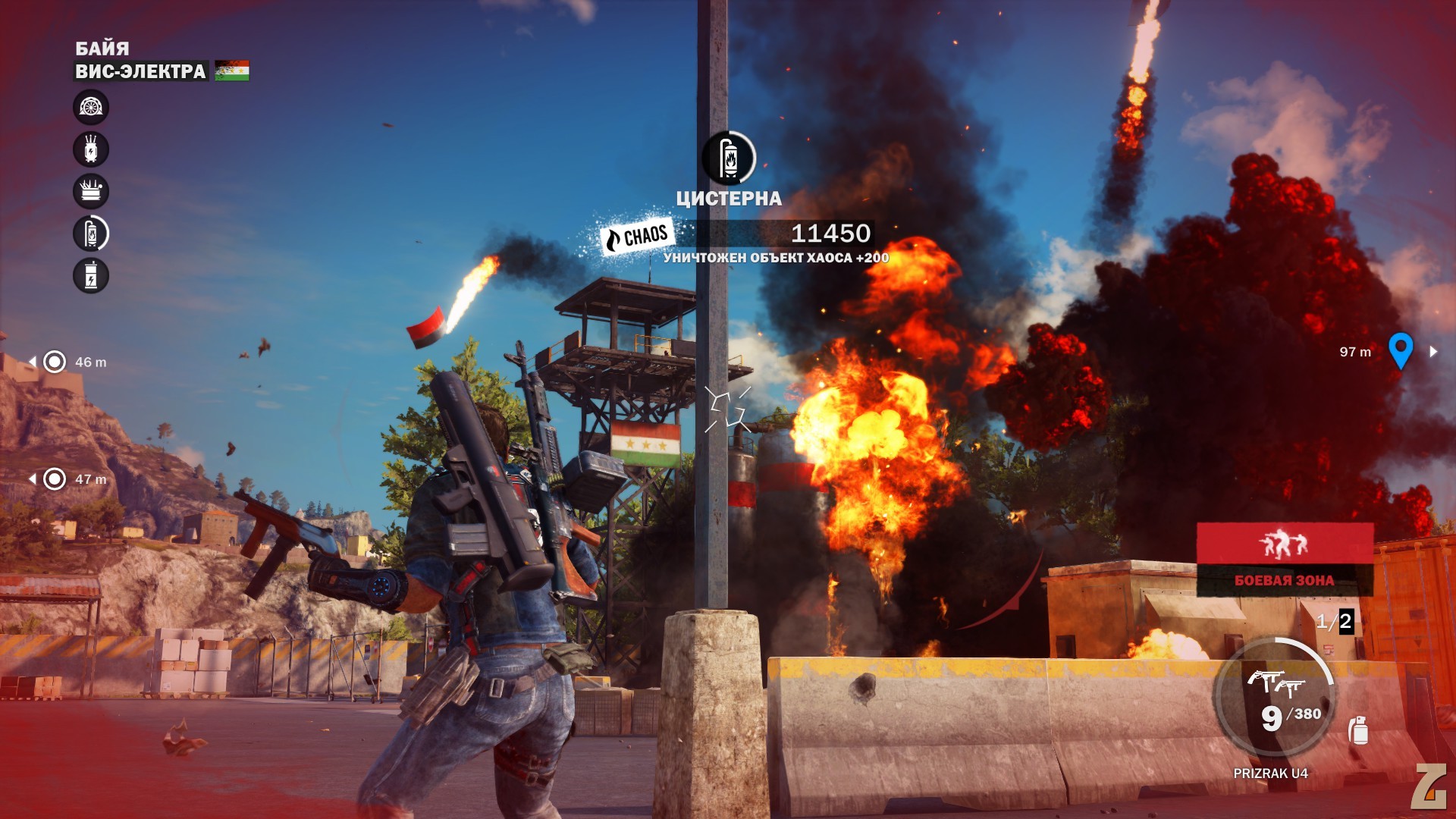The width and height of the screenshot is (1456, 819).
Task: Click the БОЕВАЯ ЗОНА combat zone banner
Action: [x=1285, y=560]
